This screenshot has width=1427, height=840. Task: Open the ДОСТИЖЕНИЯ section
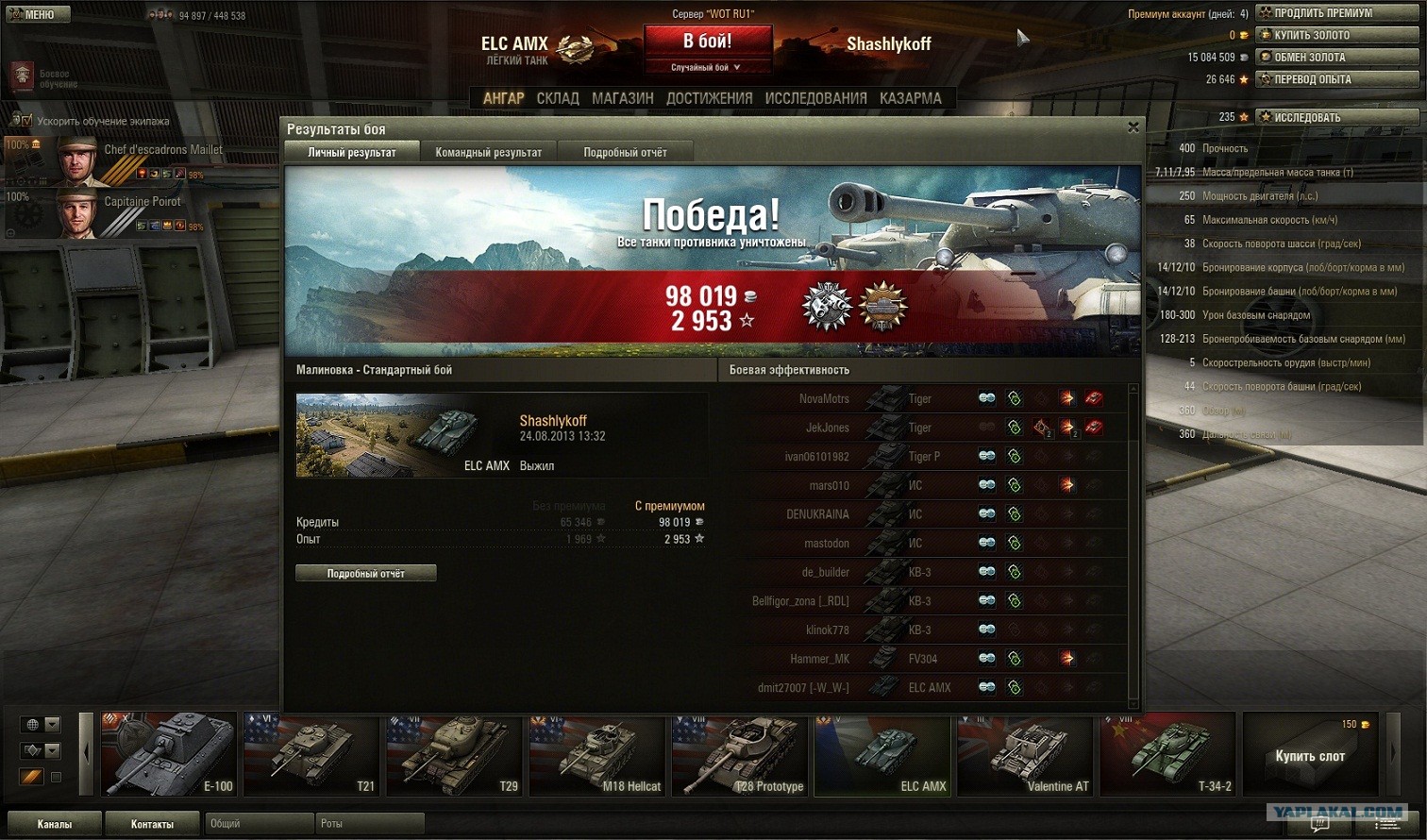709,98
